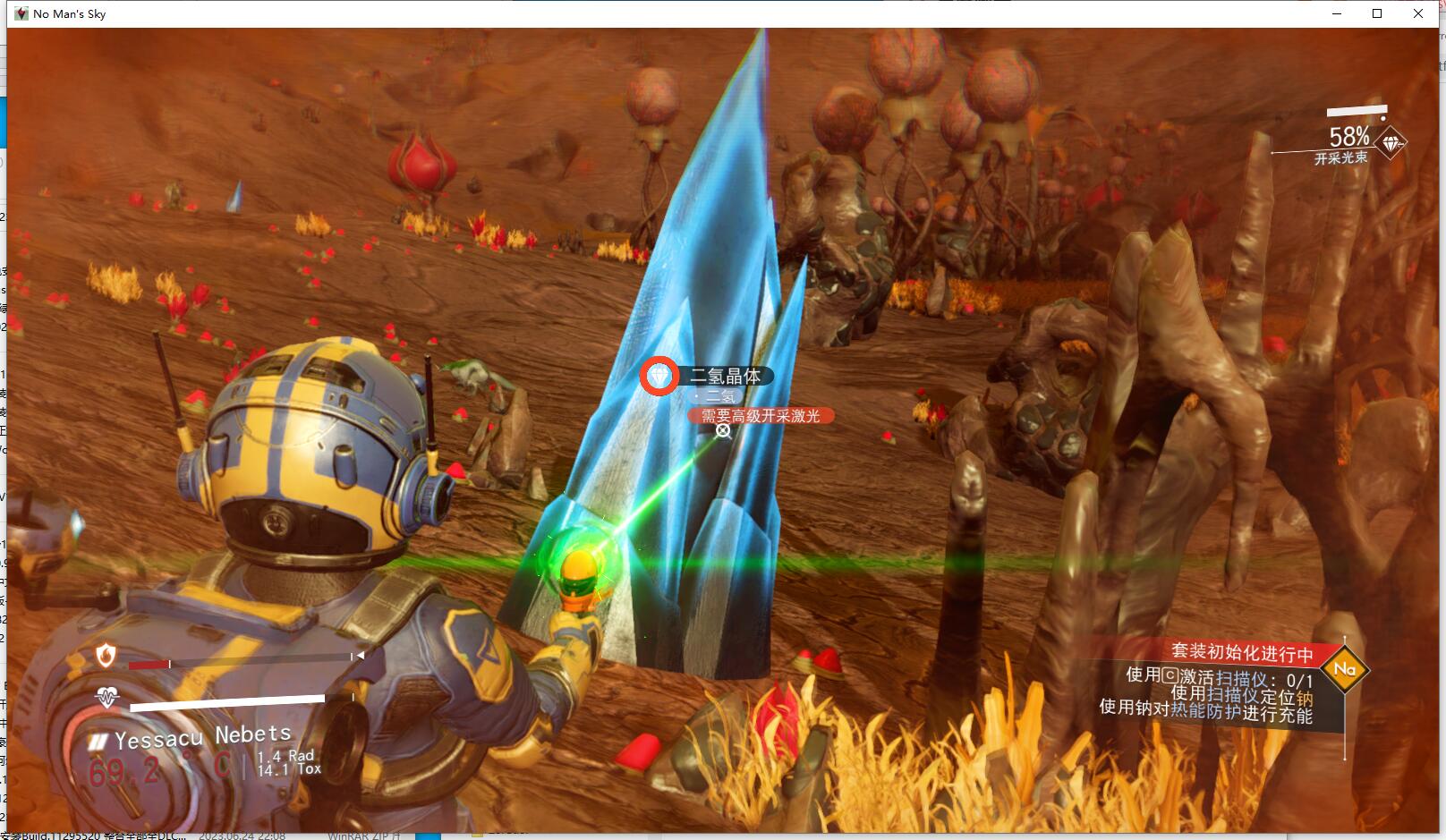Screen dimensions: 1446x840
Task: Open the suit initialization mission tracker
Action: 1243,652
